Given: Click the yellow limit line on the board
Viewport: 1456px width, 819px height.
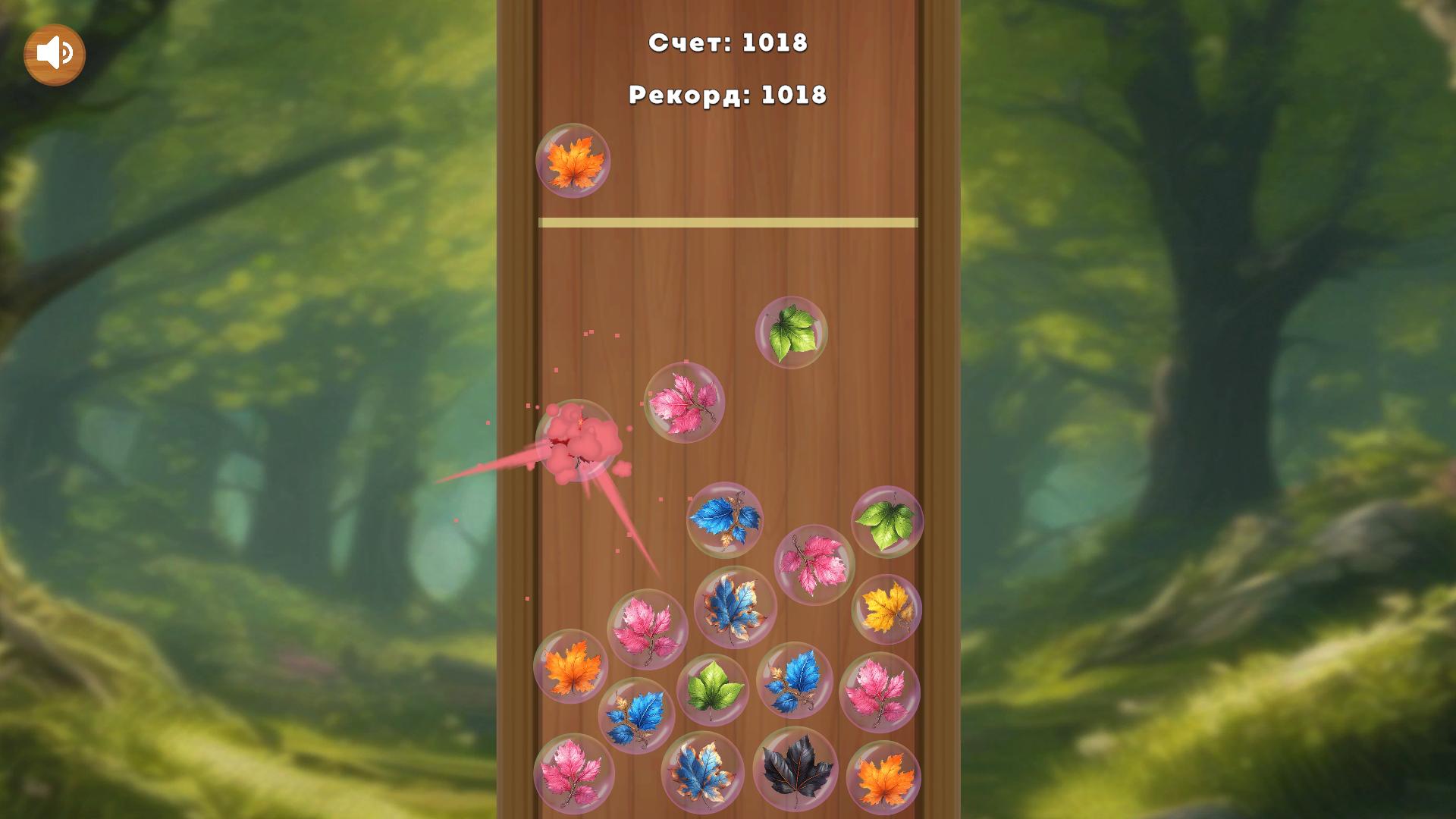Looking at the screenshot, I should (x=726, y=222).
